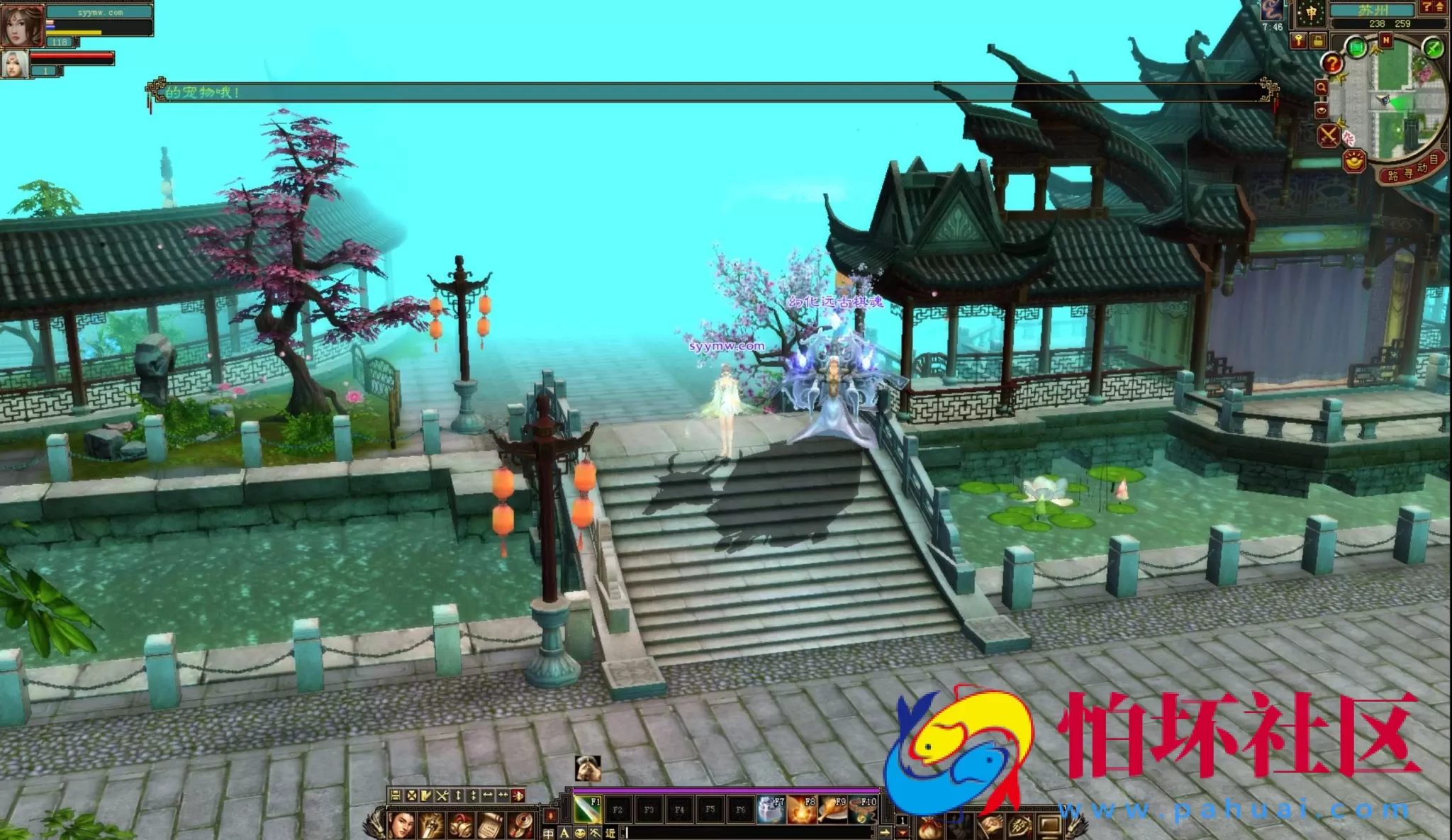Viewport: 1452px width, 840px height.
Task: Click the N marker to open the map view
Action: (1385, 40)
